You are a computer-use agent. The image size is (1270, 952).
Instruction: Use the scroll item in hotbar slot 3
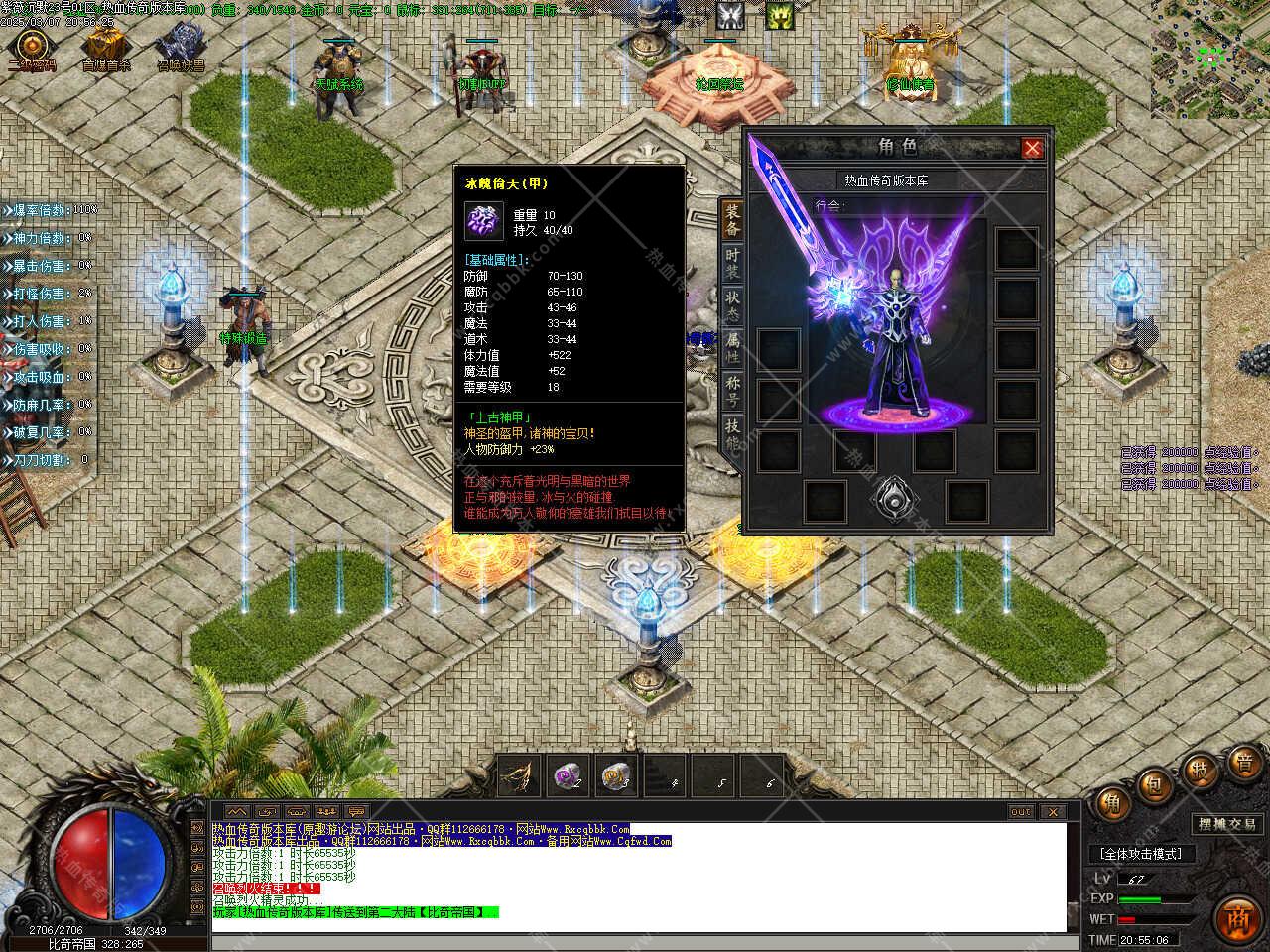[x=617, y=776]
